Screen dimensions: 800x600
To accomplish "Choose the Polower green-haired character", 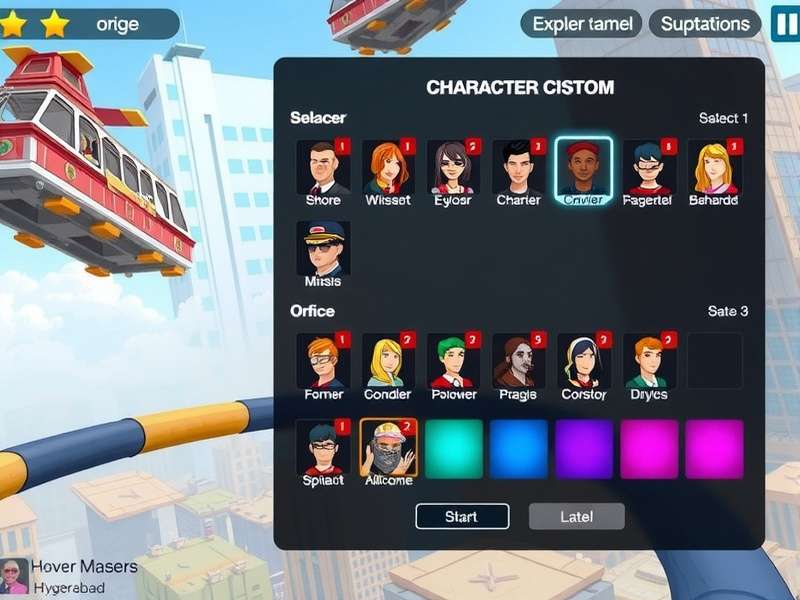I will pos(453,361).
